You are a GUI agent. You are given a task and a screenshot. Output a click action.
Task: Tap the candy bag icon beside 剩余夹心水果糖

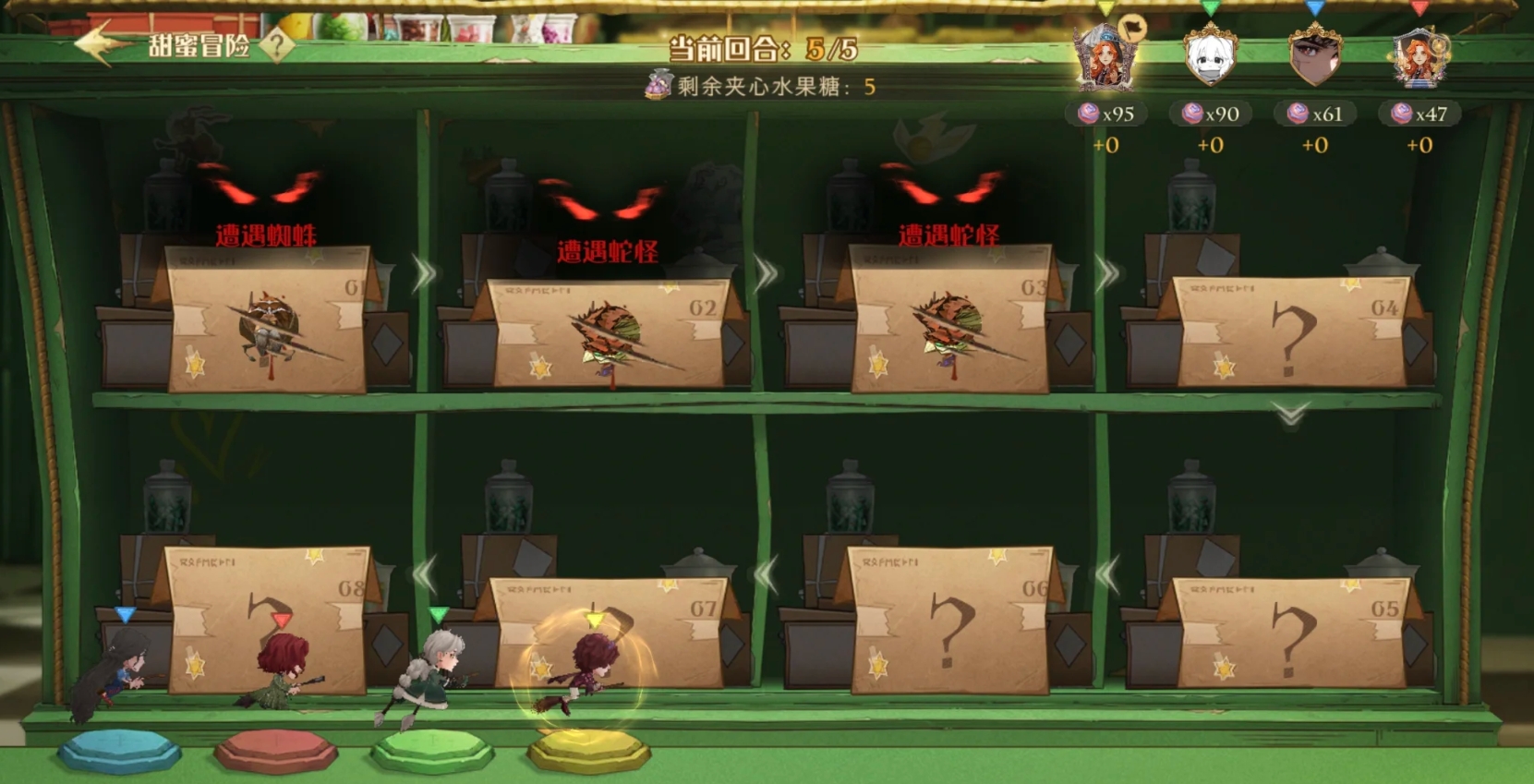[x=655, y=87]
